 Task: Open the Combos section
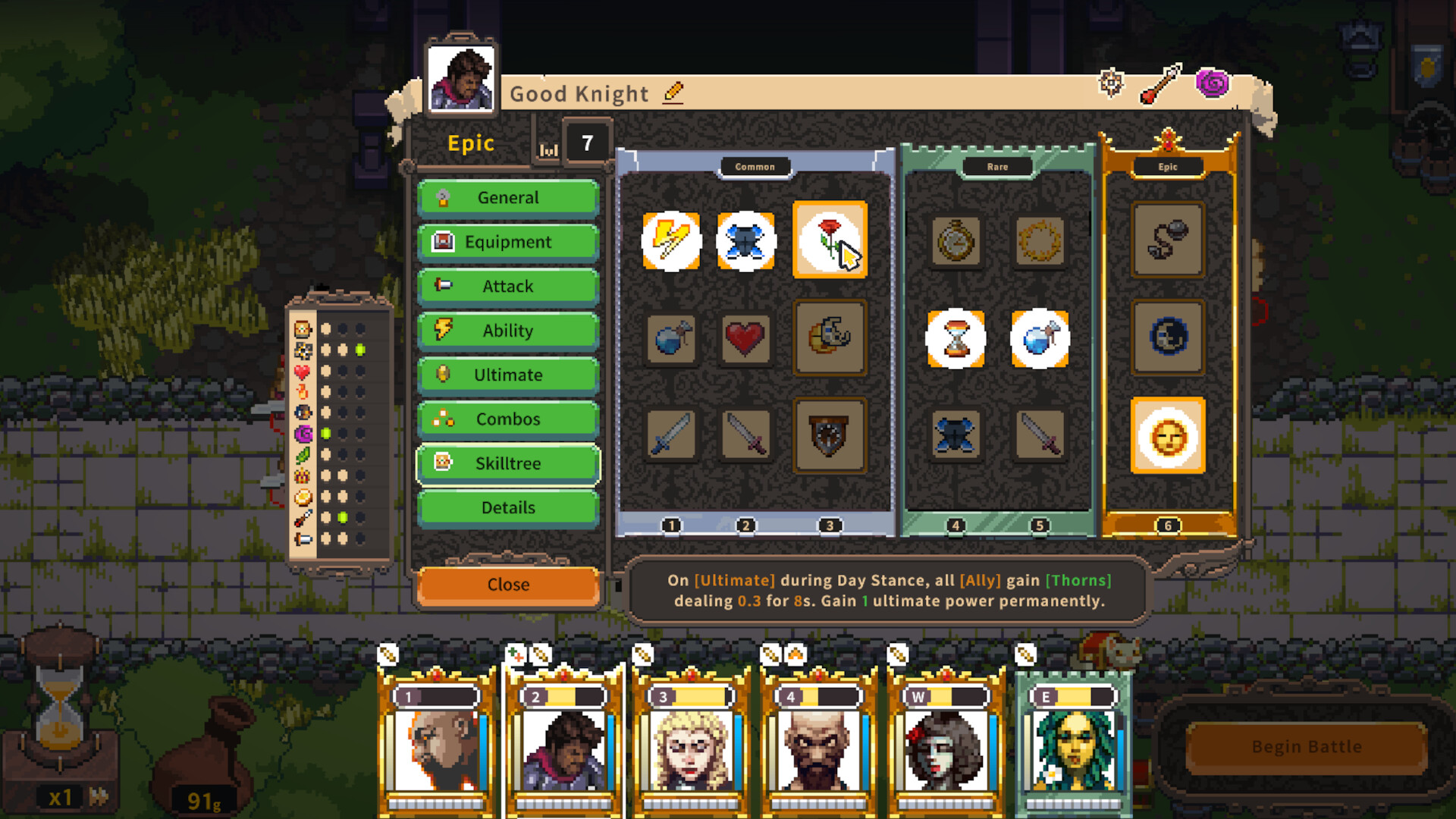507,419
